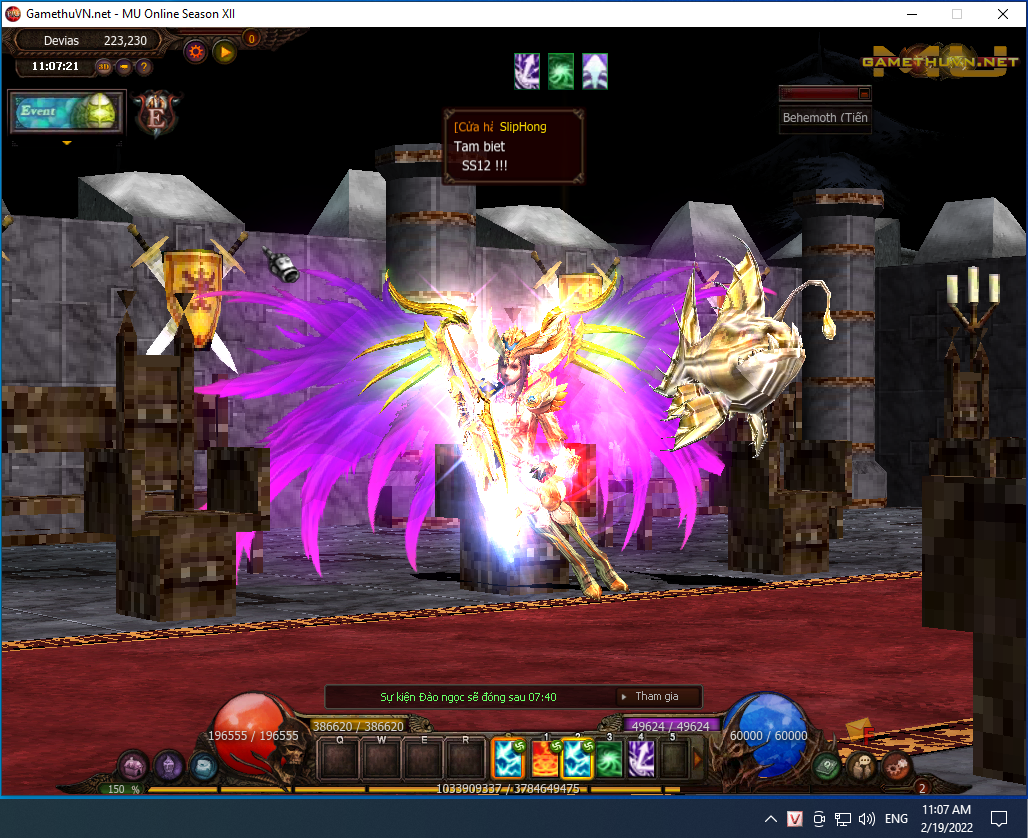Open the purple treasure chest icon
Viewport: 1028px width, 838px height.
133,766
